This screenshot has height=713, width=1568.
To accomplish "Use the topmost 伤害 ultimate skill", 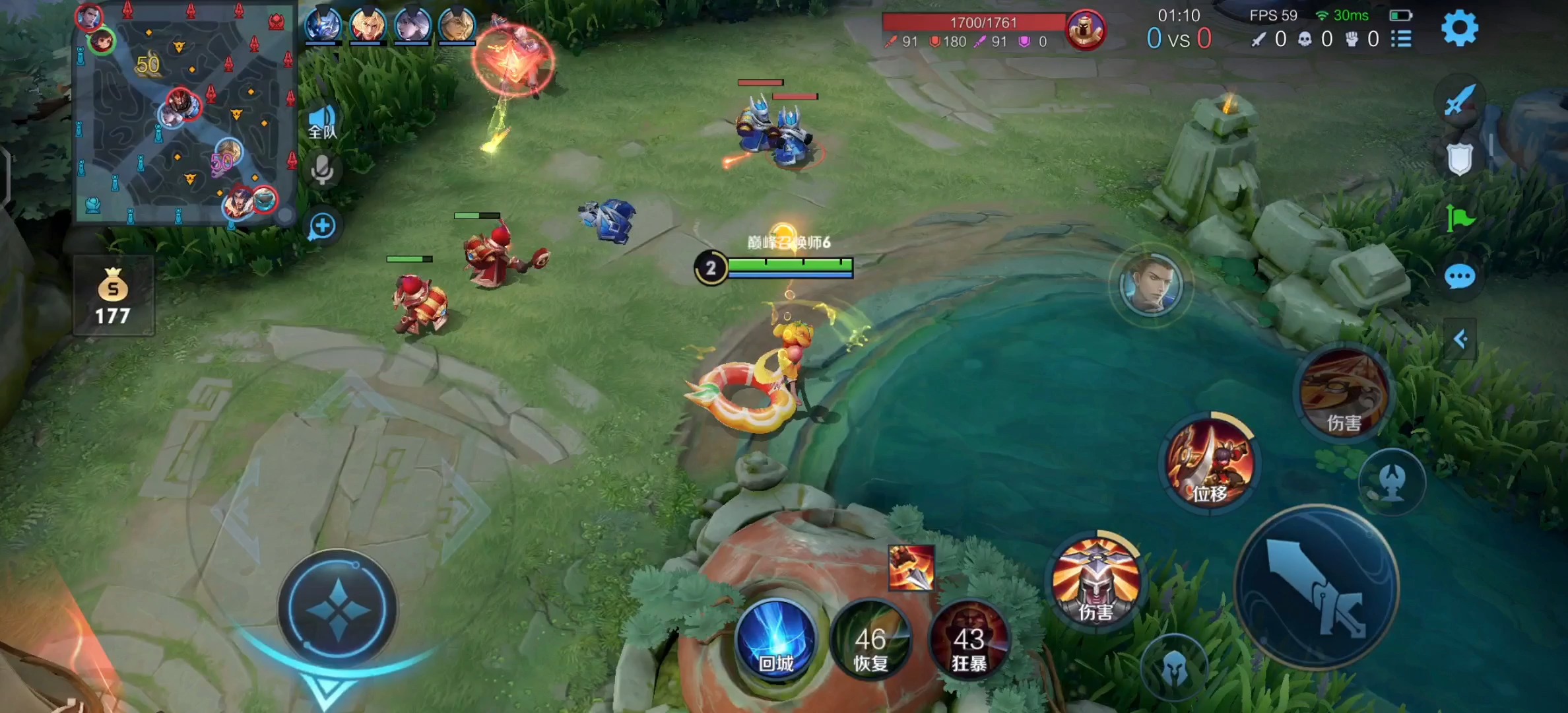I will [x=1344, y=393].
